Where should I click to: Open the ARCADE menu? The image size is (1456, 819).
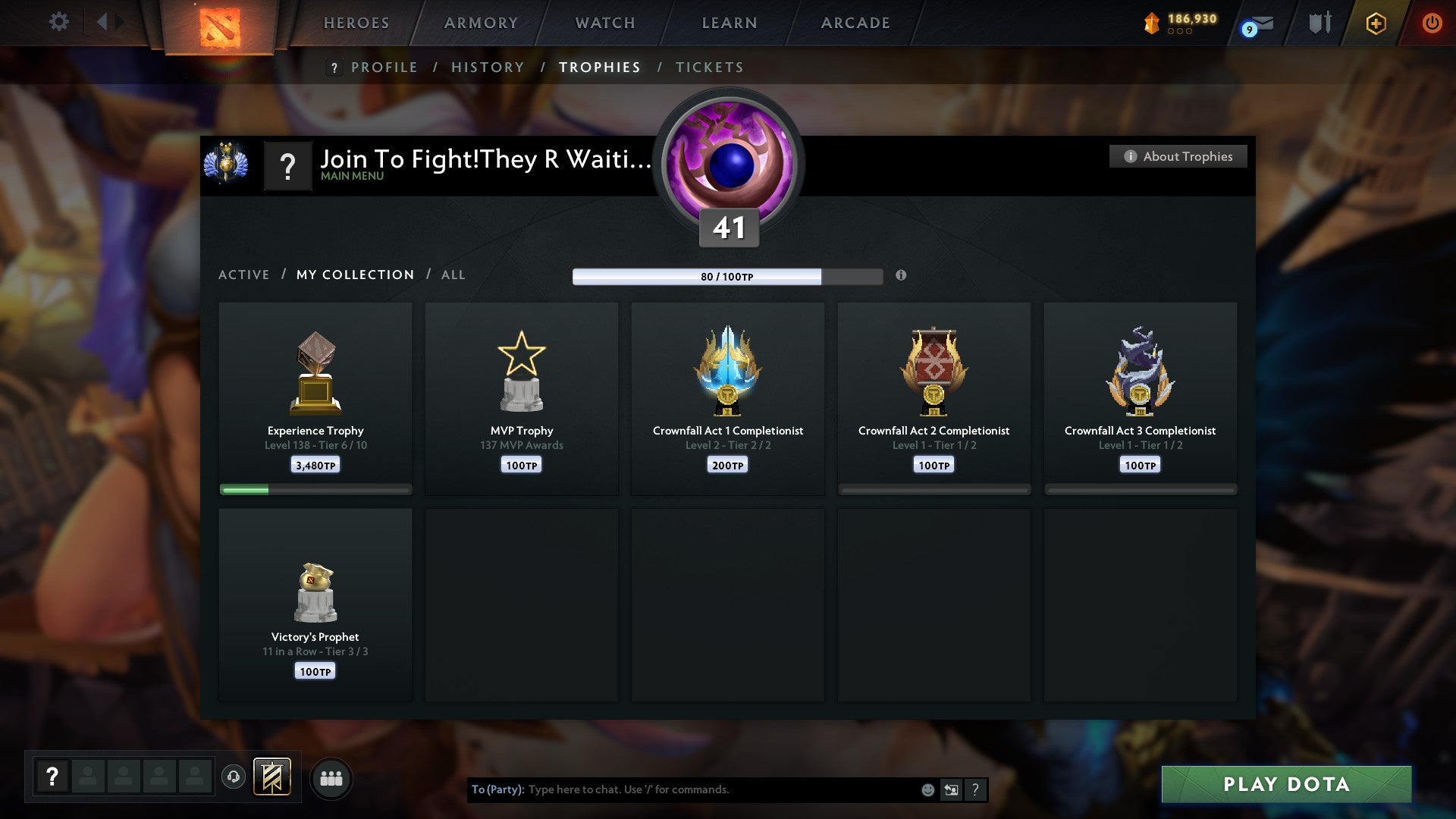click(855, 23)
